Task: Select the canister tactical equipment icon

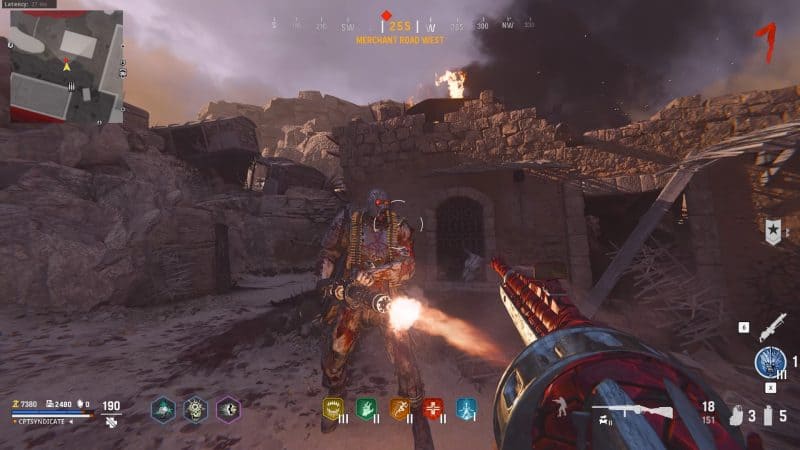Action: 768,415
